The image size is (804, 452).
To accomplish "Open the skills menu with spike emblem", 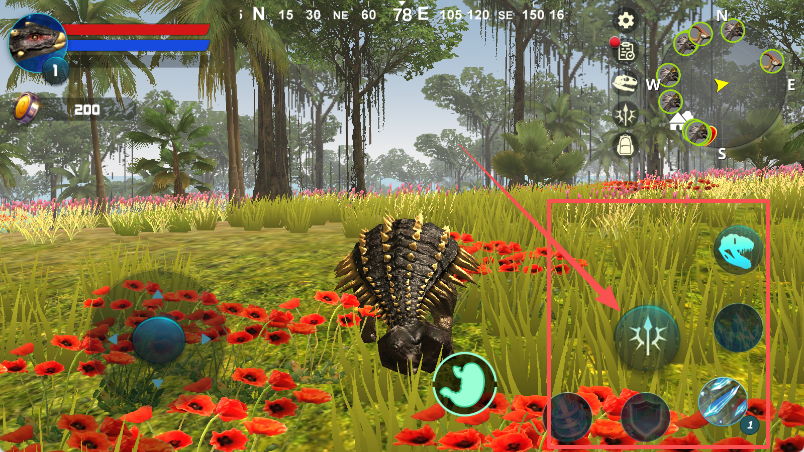I will (x=626, y=114).
